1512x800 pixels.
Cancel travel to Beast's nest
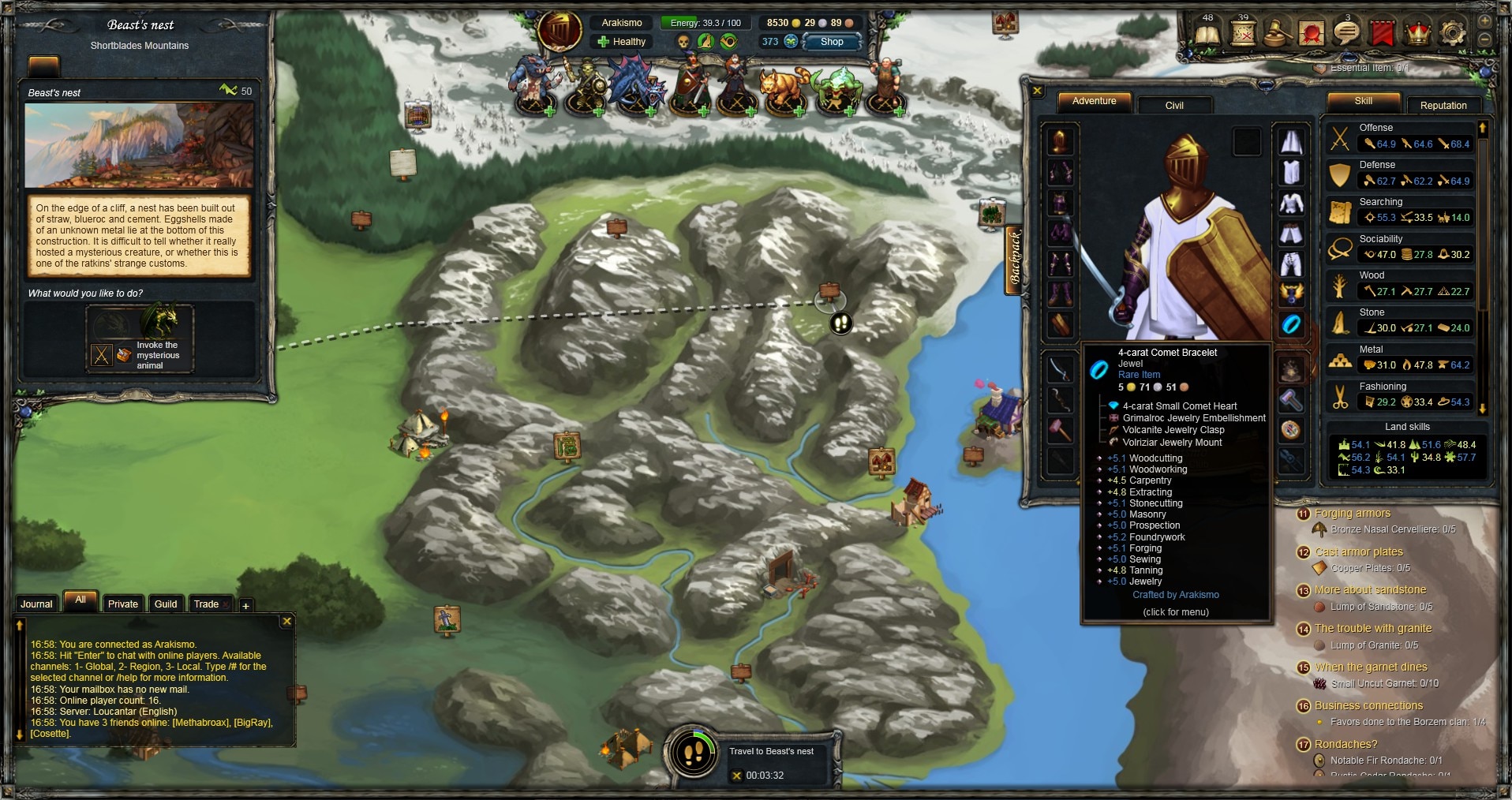pos(736,776)
